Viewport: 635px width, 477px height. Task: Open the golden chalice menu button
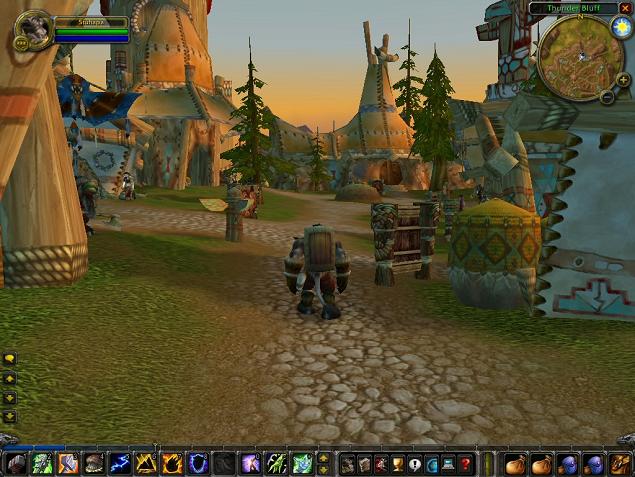(397, 464)
